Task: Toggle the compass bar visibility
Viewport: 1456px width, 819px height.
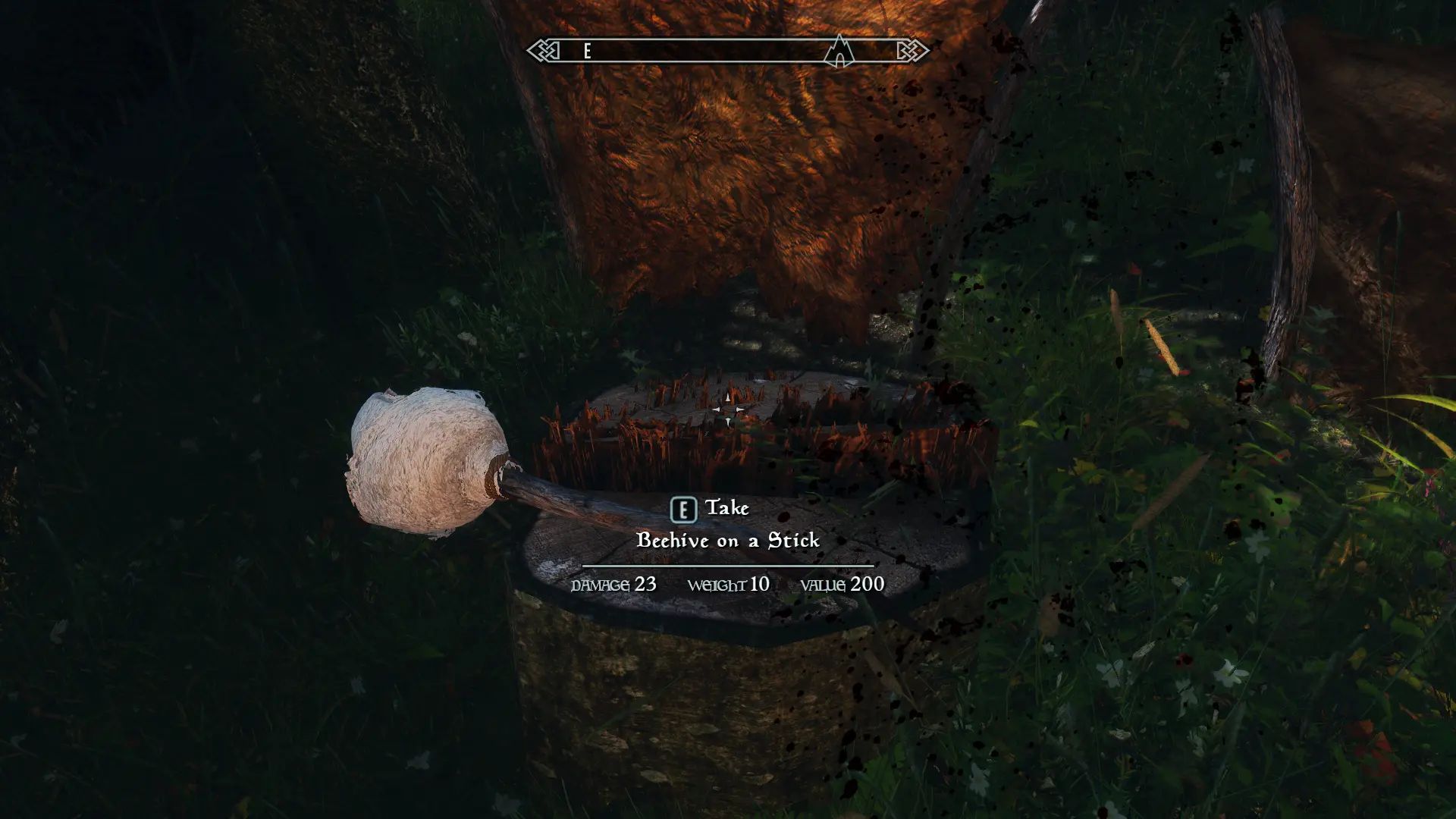Action: (x=728, y=52)
